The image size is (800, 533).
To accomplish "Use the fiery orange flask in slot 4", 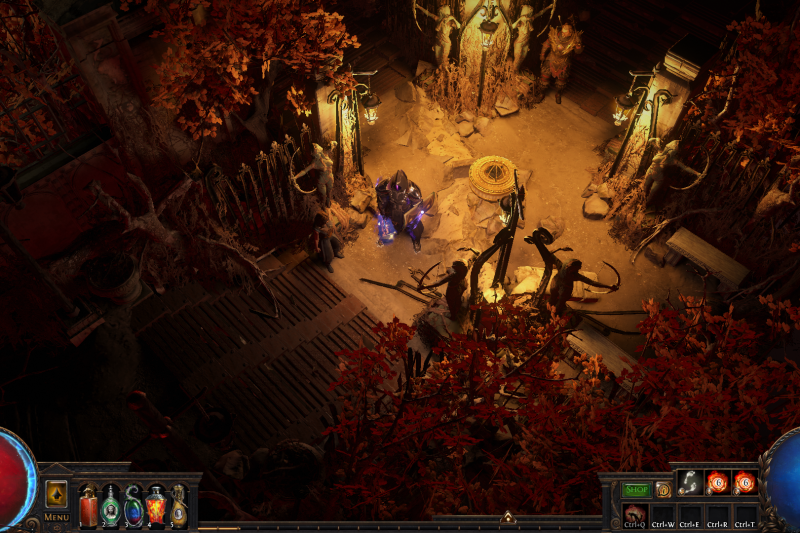I will pyautogui.click(x=156, y=506).
